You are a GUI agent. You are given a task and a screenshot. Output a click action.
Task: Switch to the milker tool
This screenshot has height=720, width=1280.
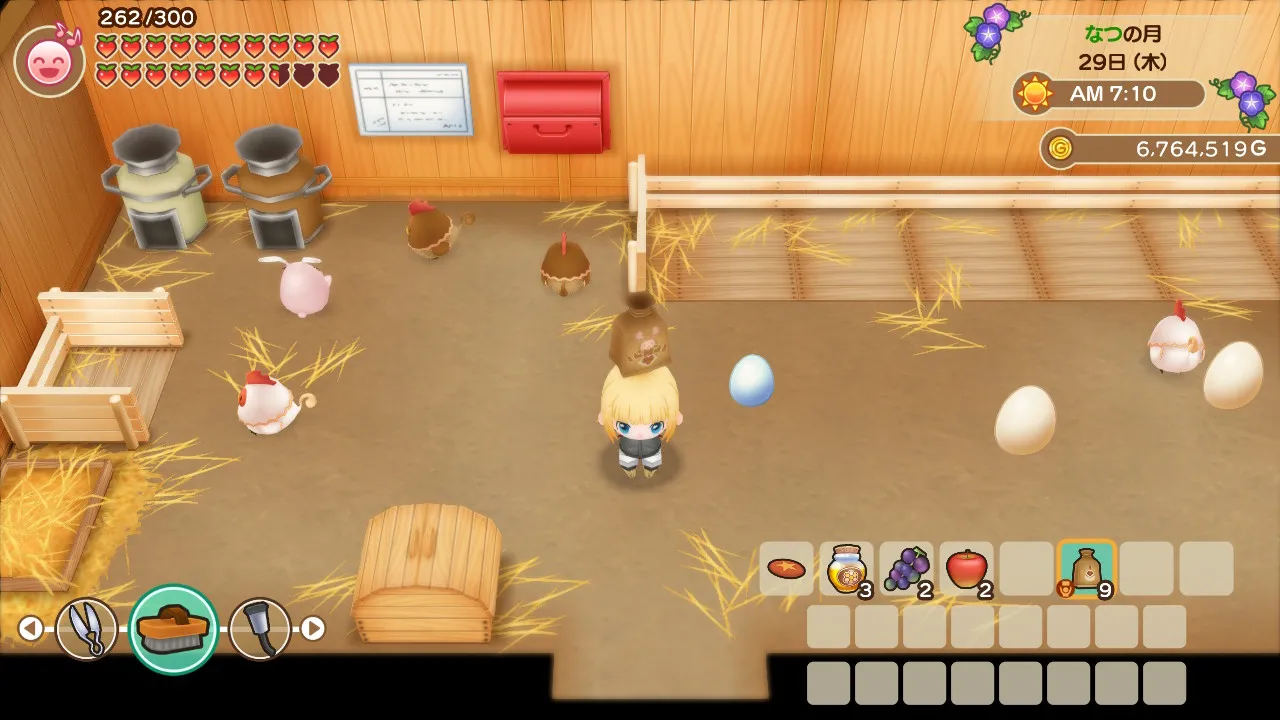coord(260,628)
